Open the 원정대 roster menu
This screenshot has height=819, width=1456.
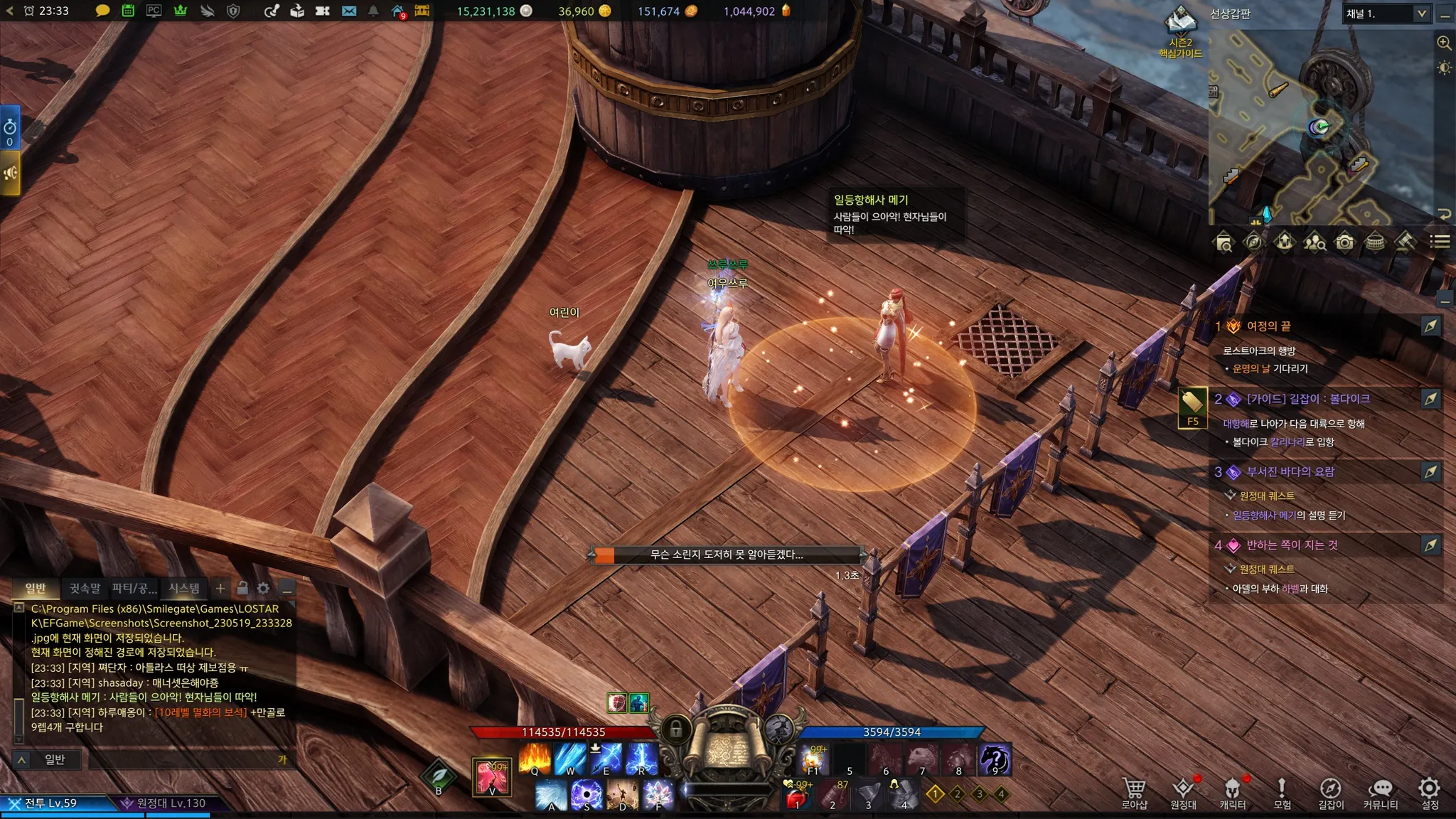coord(1183,793)
